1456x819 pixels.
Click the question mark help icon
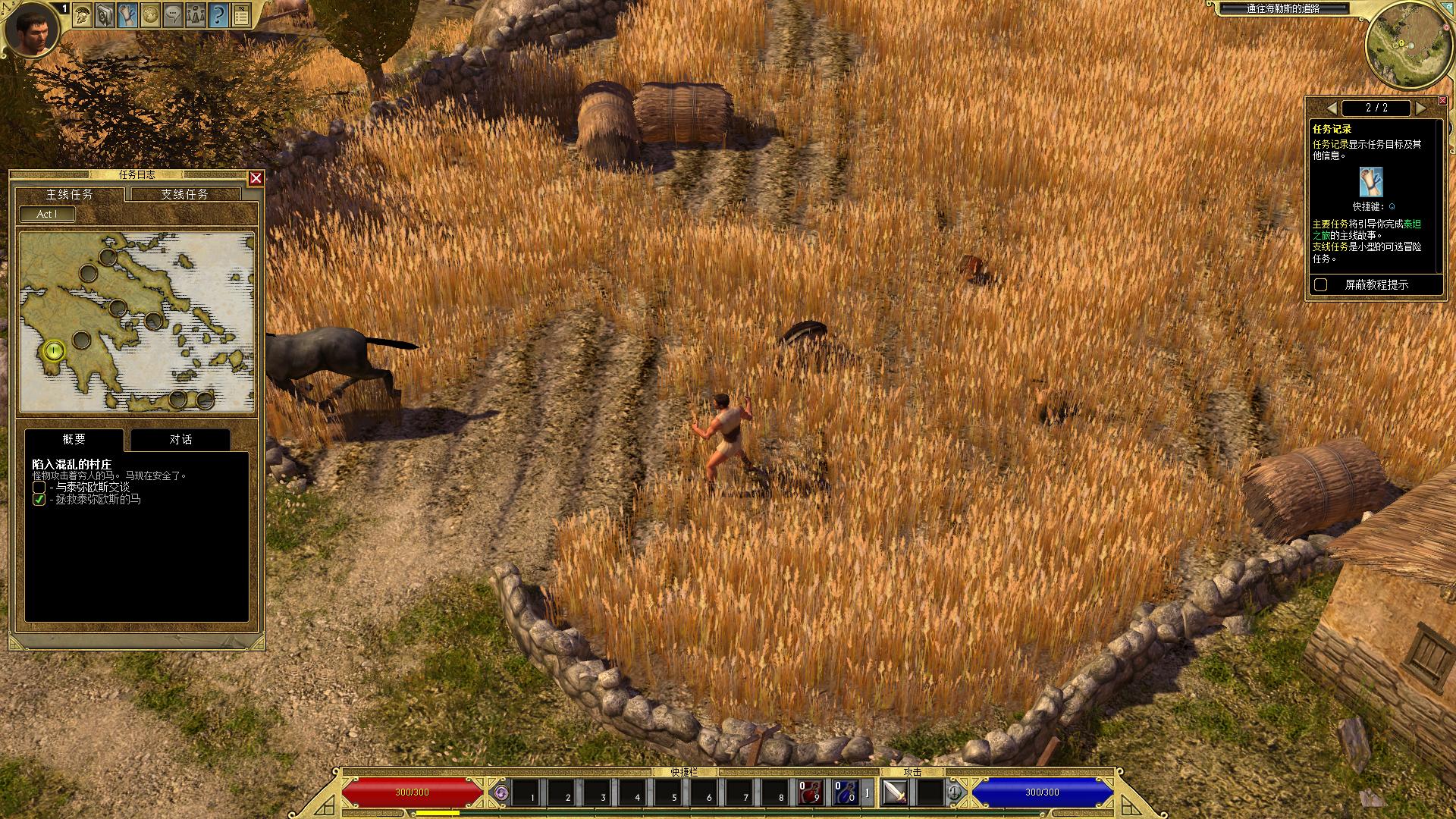pyautogui.click(x=218, y=14)
